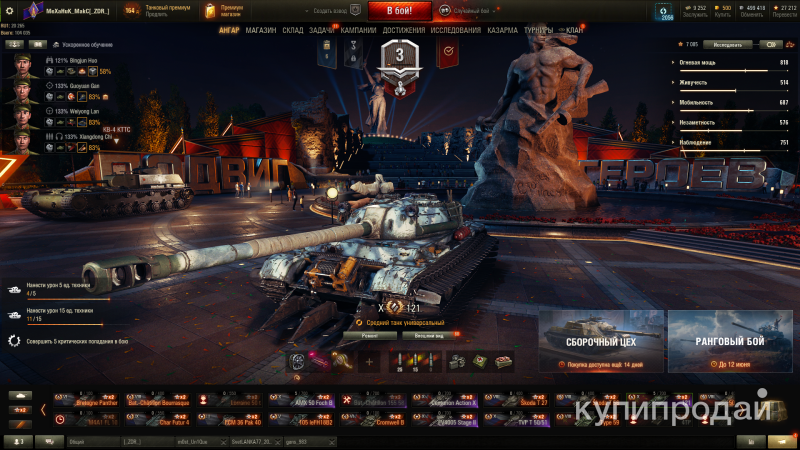This screenshot has width=800, height=450.
Task: Click the Ремонт button
Action: [x=368, y=336]
